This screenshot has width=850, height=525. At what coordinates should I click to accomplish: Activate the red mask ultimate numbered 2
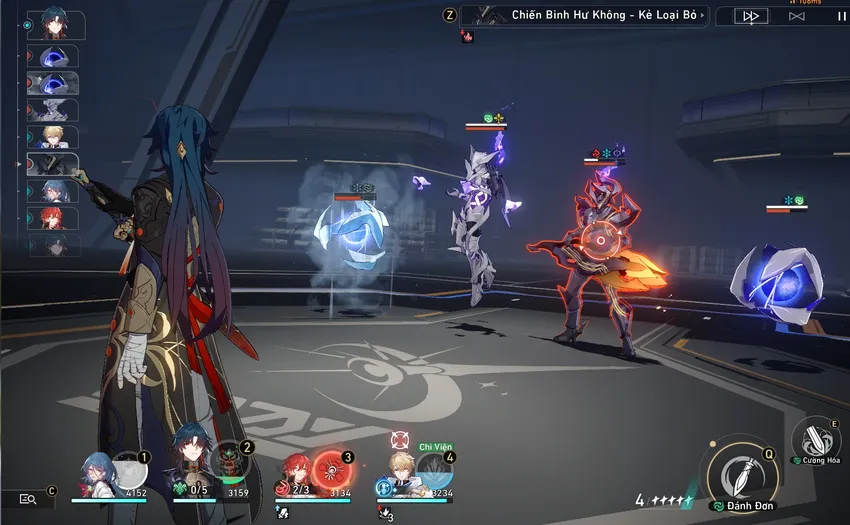point(228,465)
